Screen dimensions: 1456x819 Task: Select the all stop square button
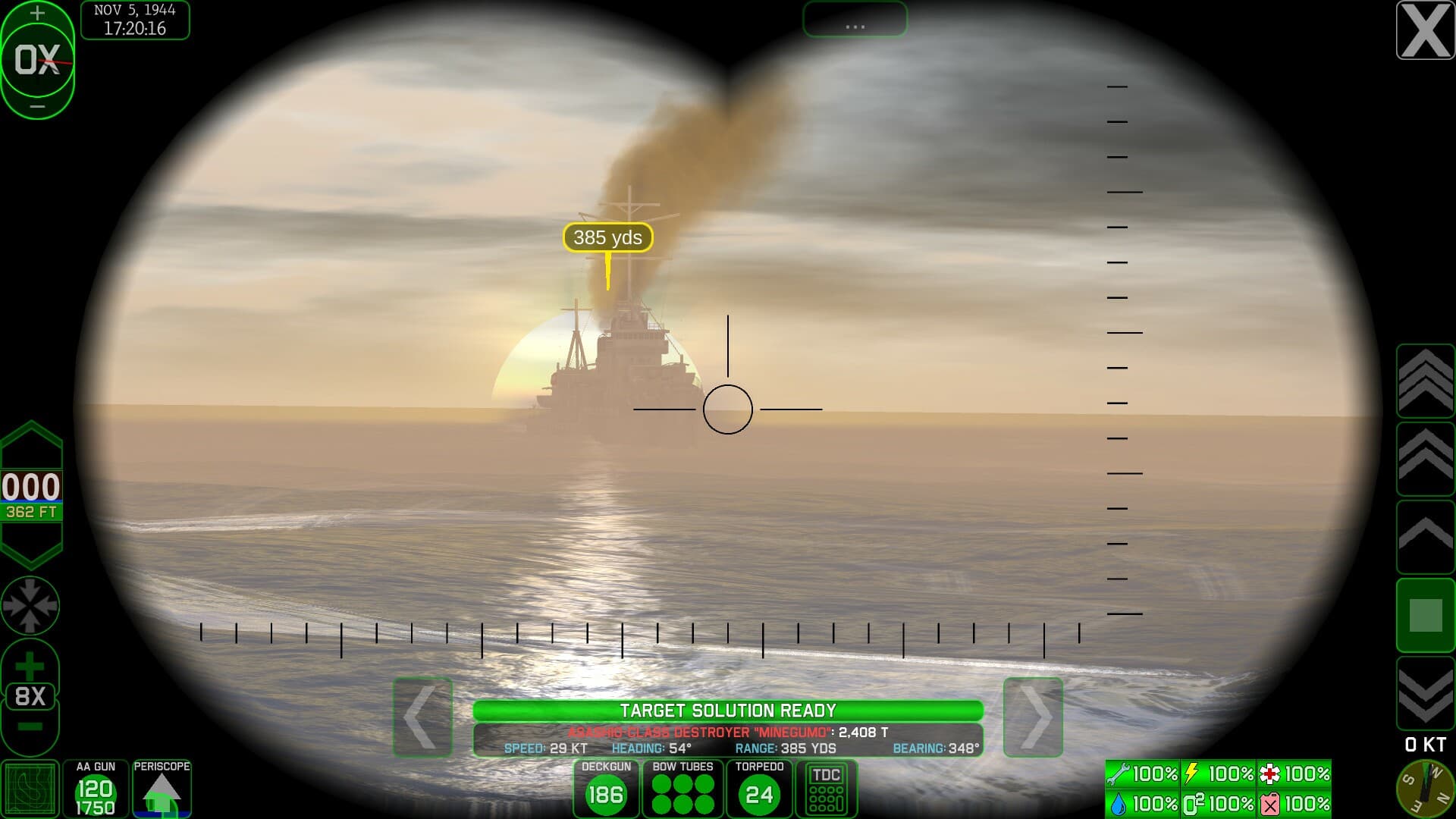[x=1425, y=615]
